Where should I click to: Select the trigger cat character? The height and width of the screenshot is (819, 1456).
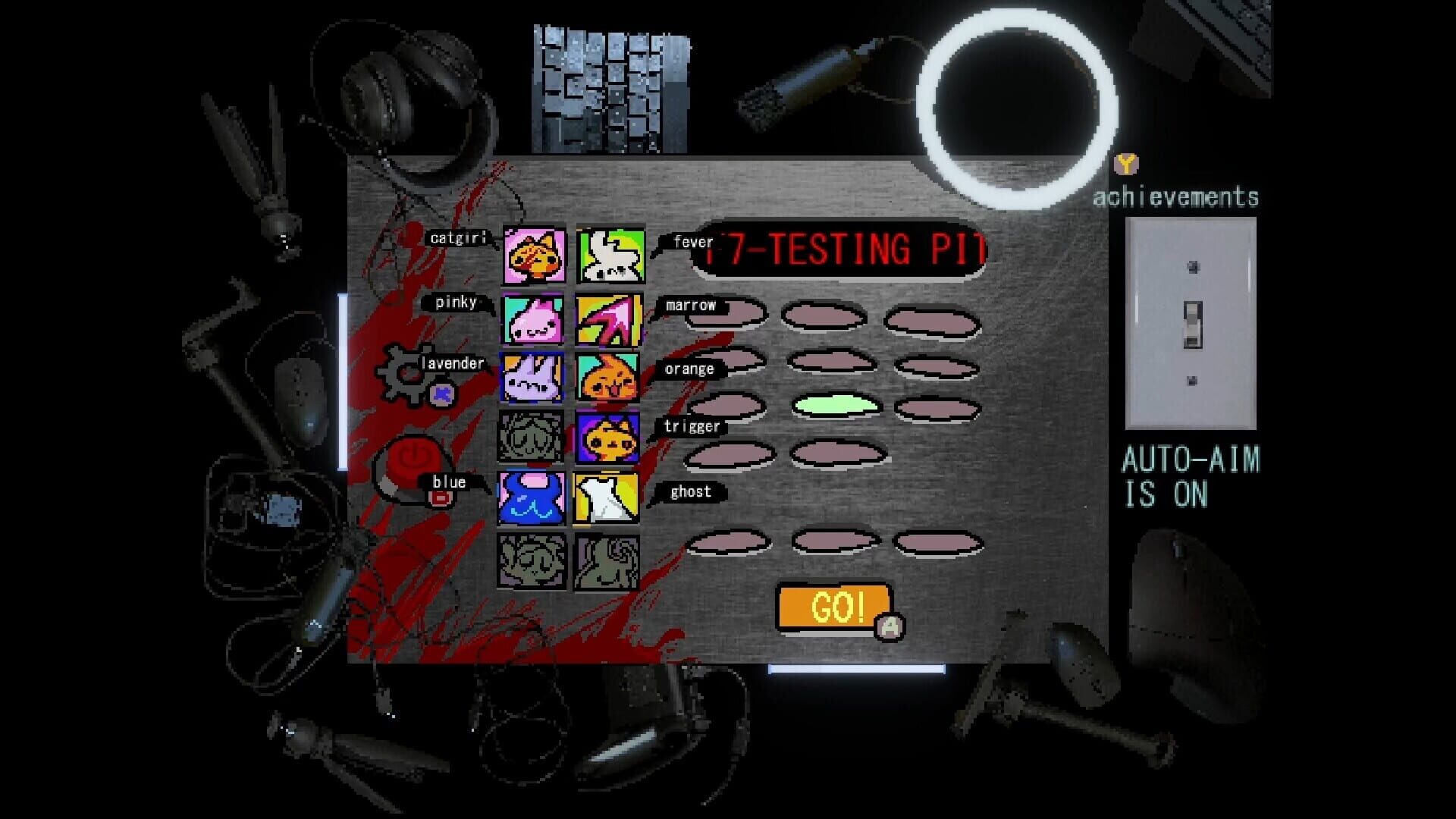609,438
